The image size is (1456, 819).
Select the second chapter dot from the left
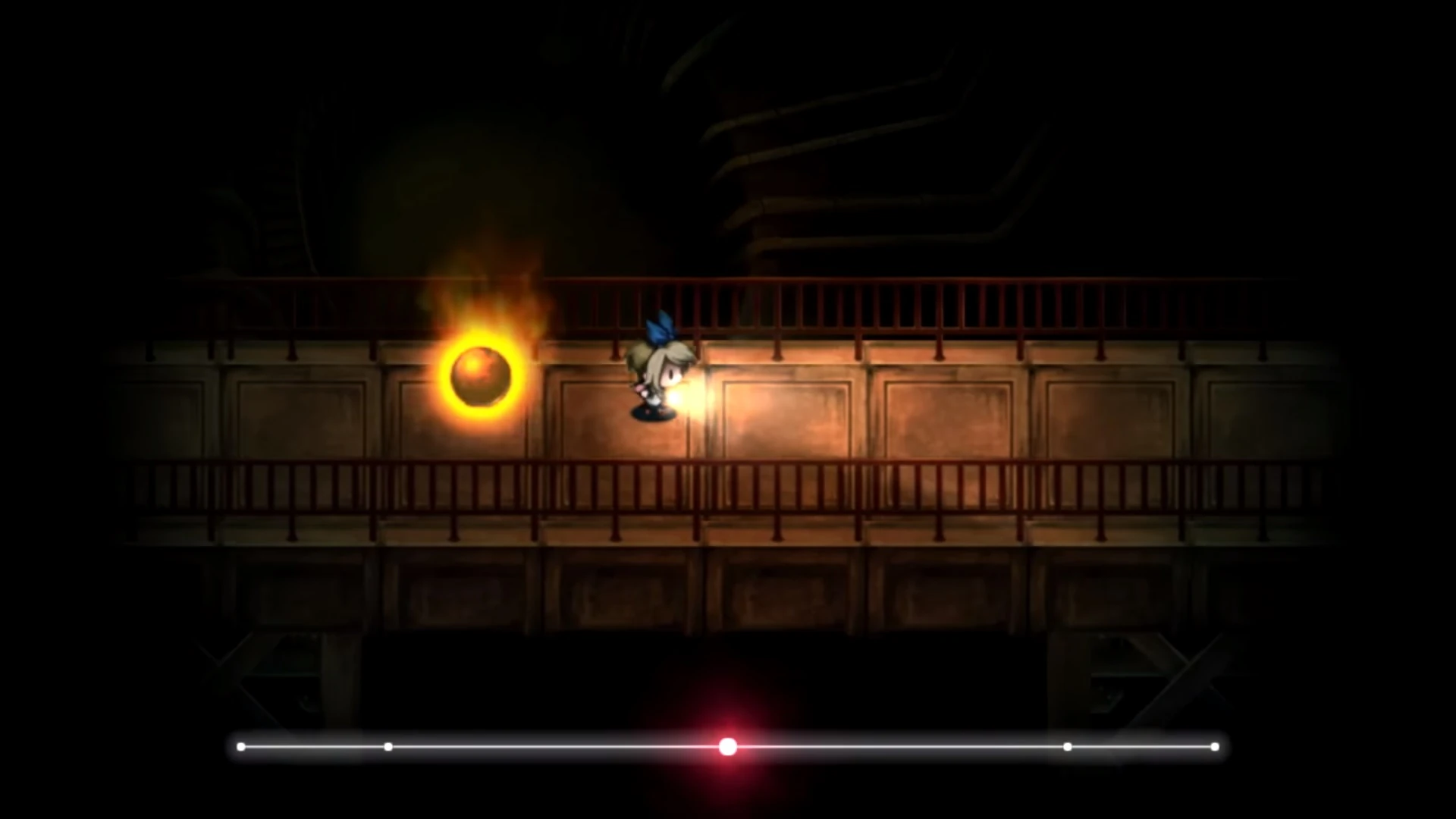[x=388, y=747]
